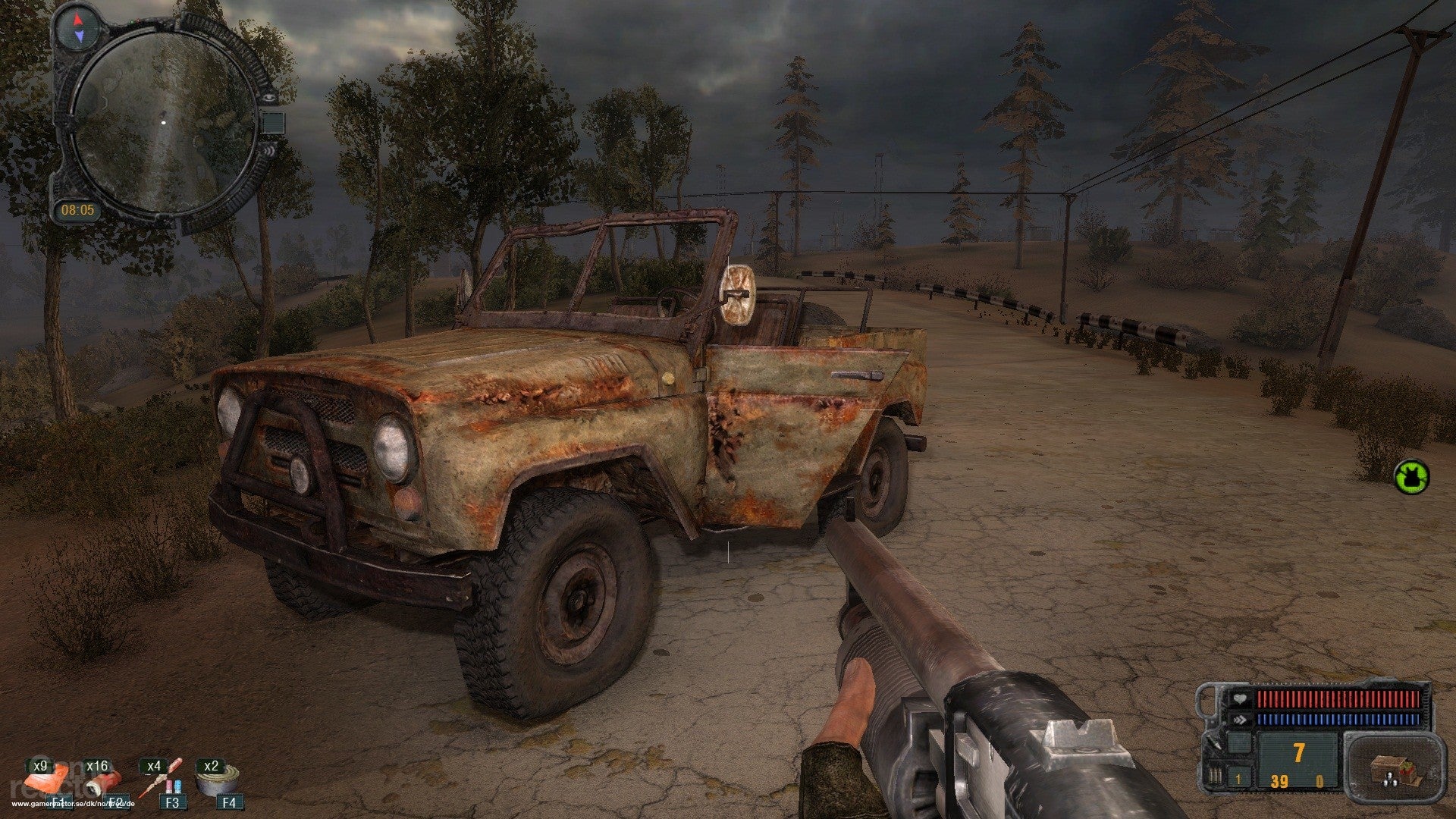Select the bandage icon in the F2 slot
This screenshot has height=819, width=1456.
pyautogui.click(x=102, y=785)
